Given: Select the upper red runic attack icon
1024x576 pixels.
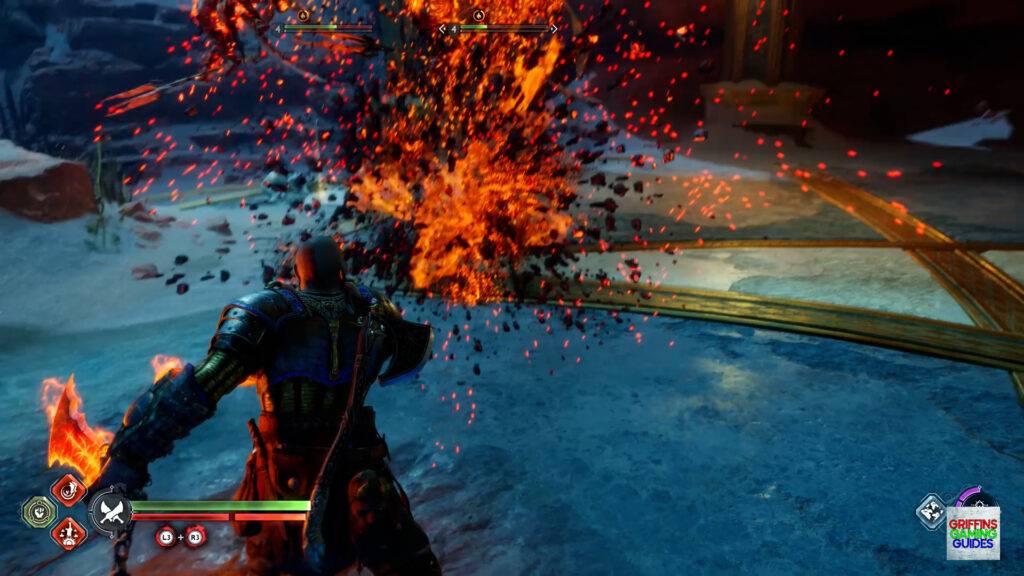Looking at the screenshot, I should (x=69, y=490).
